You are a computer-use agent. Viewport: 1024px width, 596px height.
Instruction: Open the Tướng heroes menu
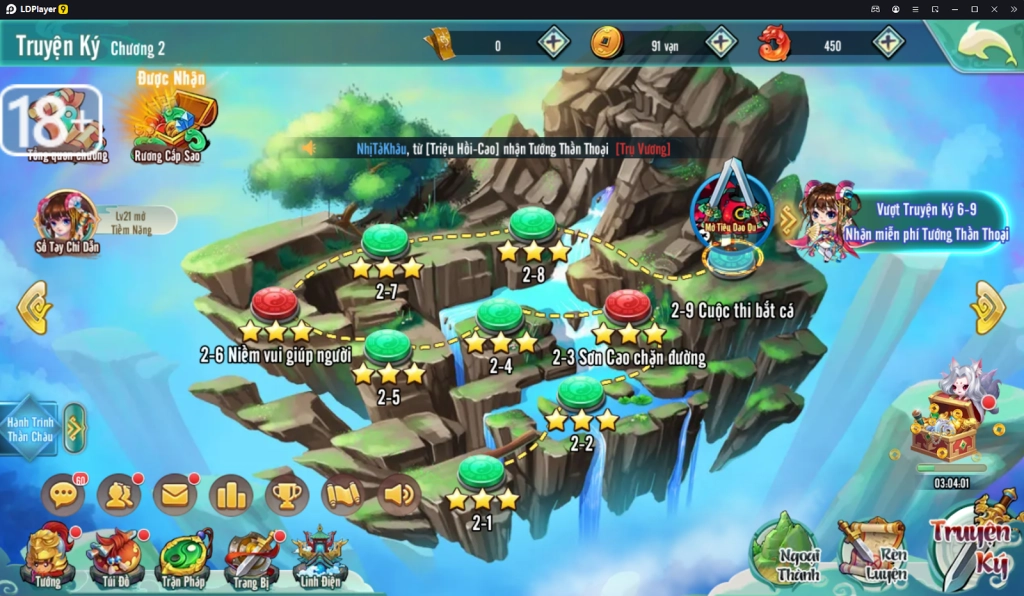point(47,557)
